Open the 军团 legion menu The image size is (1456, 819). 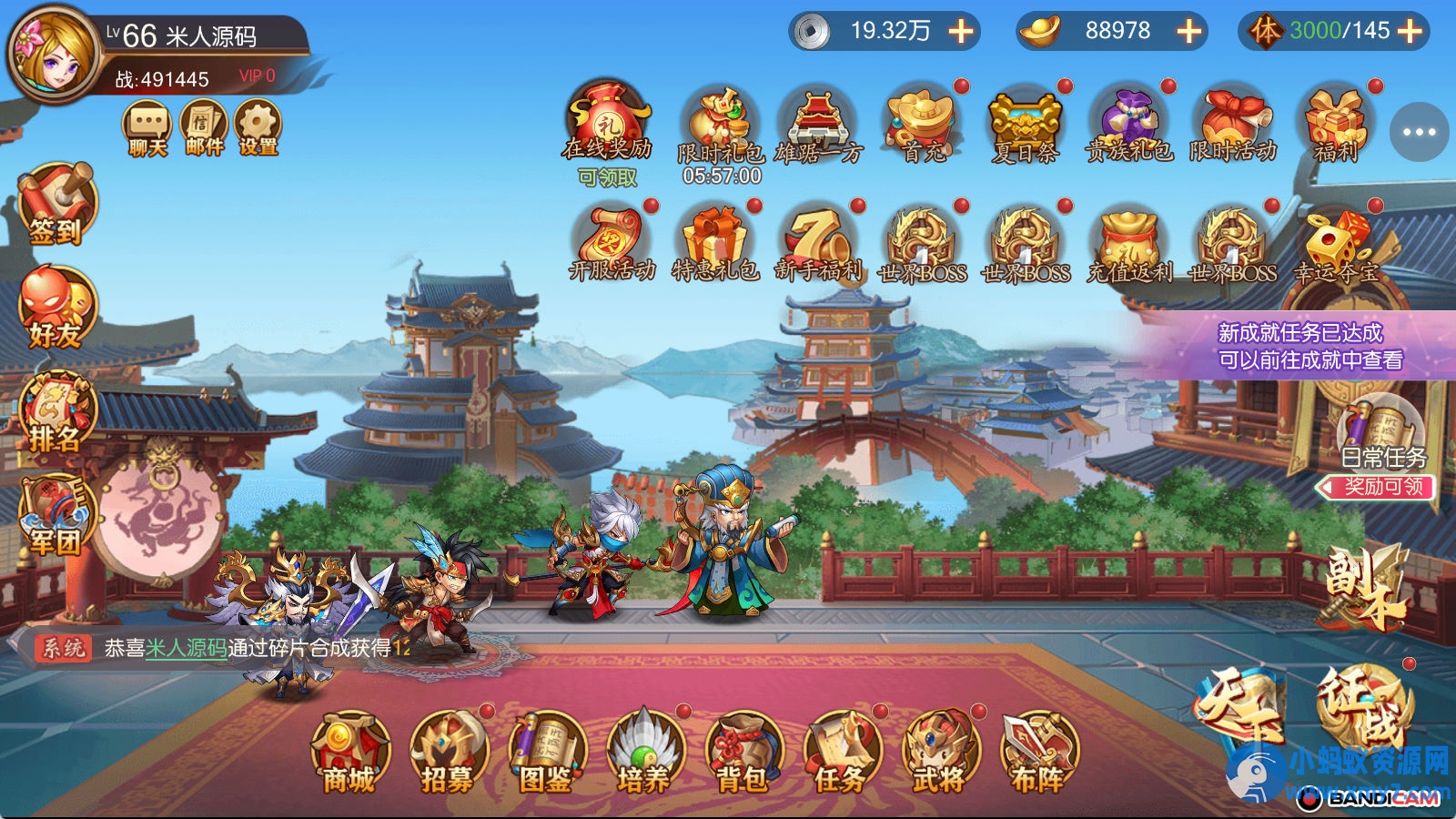pyautogui.click(x=56, y=516)
